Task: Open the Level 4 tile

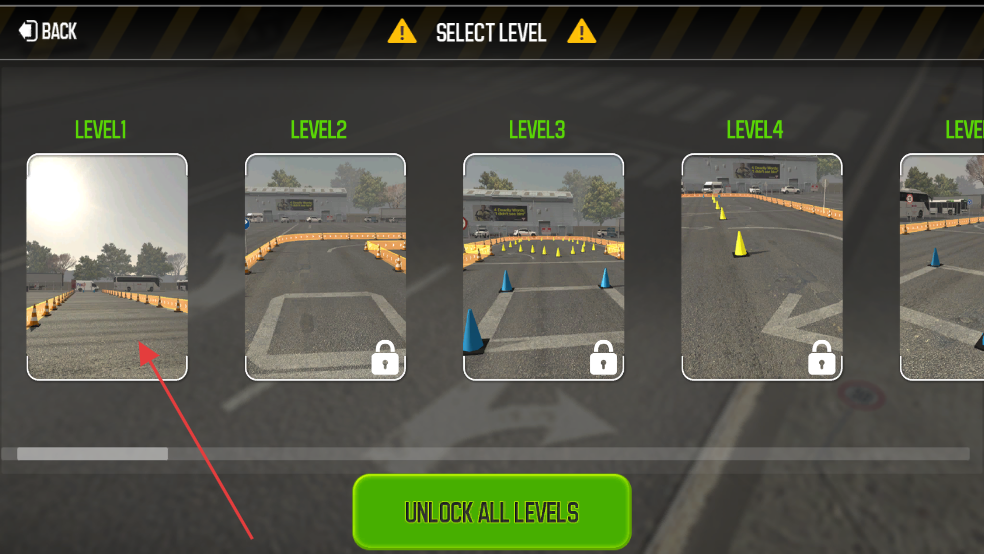Action: pos(761,267)
